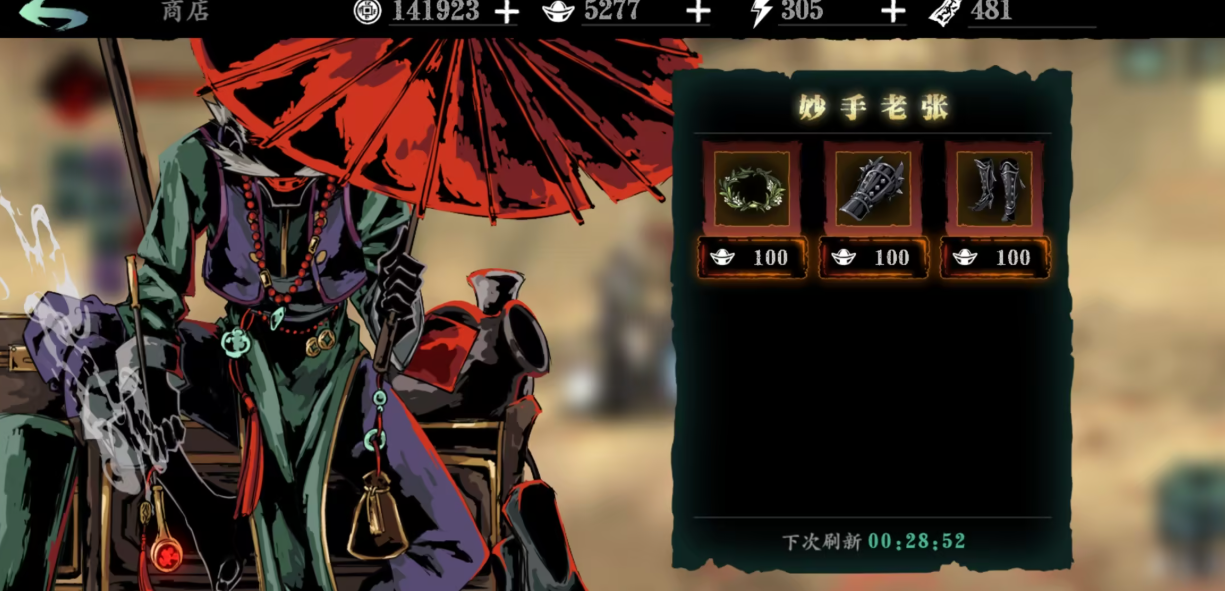Image resolution: width=1225 pixels, height=591 pixels.
Task: Select the leafy wreath item
Action: pyautogui.click(x=752, y=188)
